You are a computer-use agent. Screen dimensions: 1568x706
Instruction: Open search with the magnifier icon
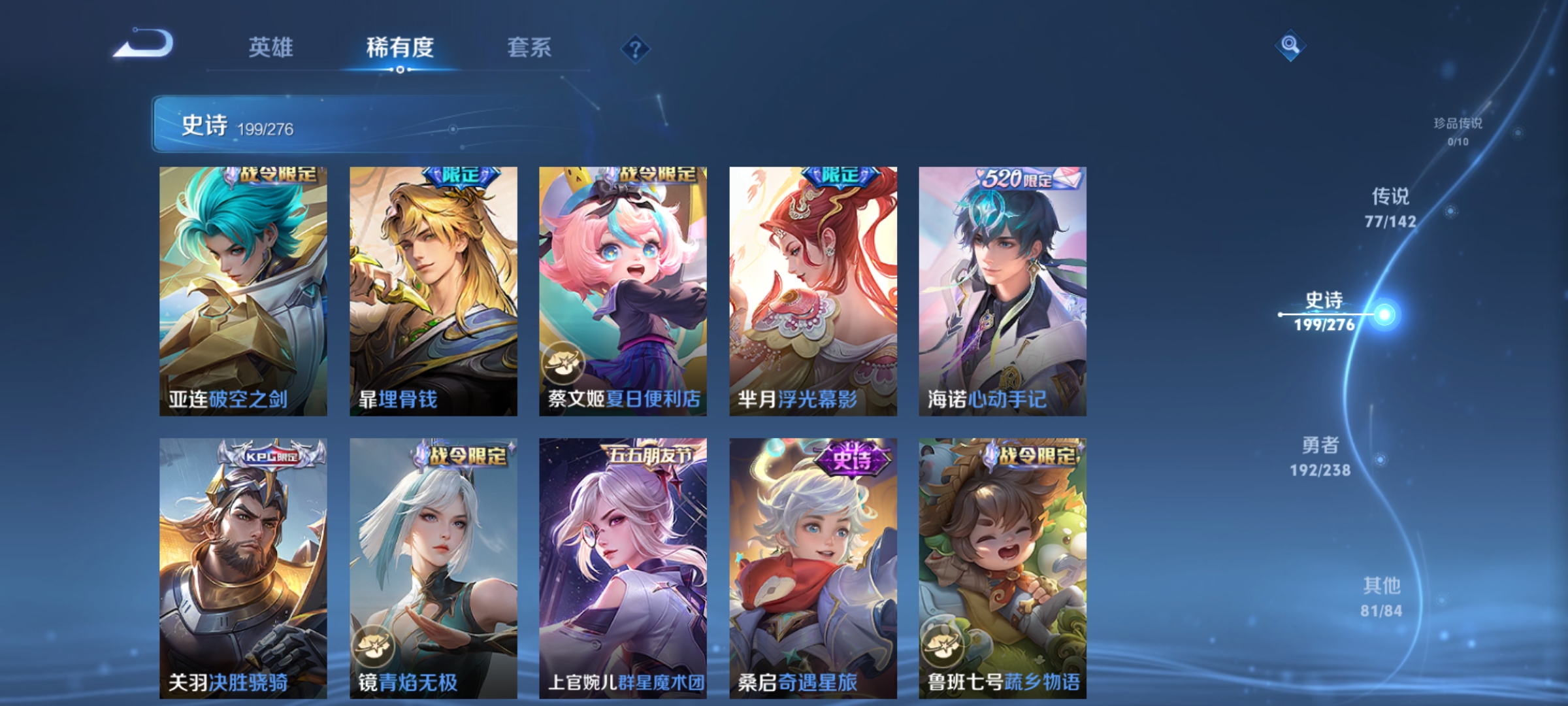[x=1289, y=46]
